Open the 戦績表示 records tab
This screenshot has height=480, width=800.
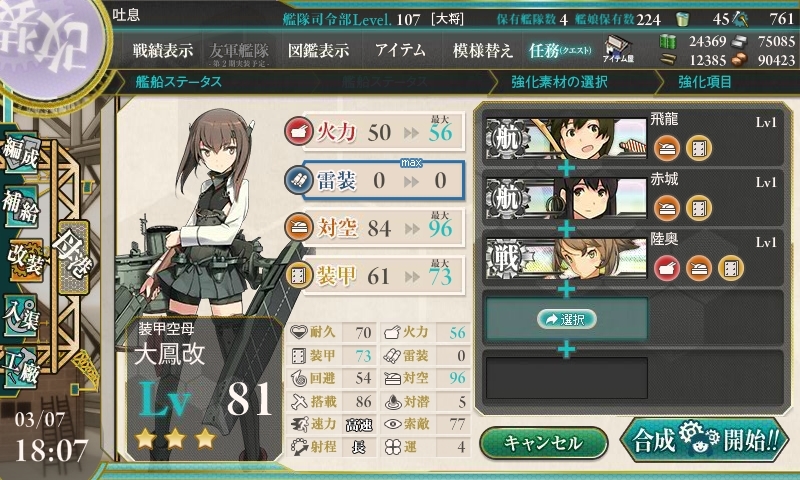tap(164, 50)
